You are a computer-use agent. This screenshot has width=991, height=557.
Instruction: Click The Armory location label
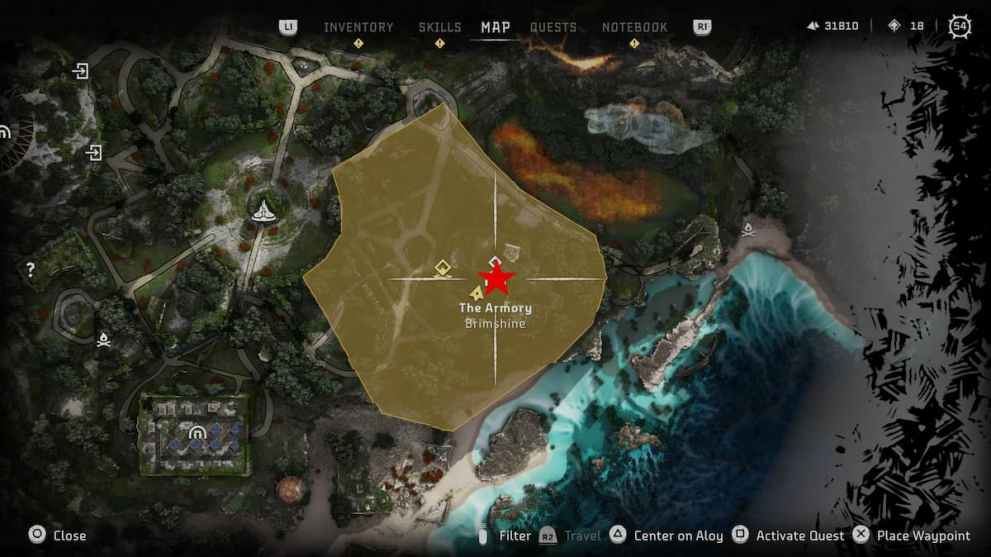(x=495, y=308)
